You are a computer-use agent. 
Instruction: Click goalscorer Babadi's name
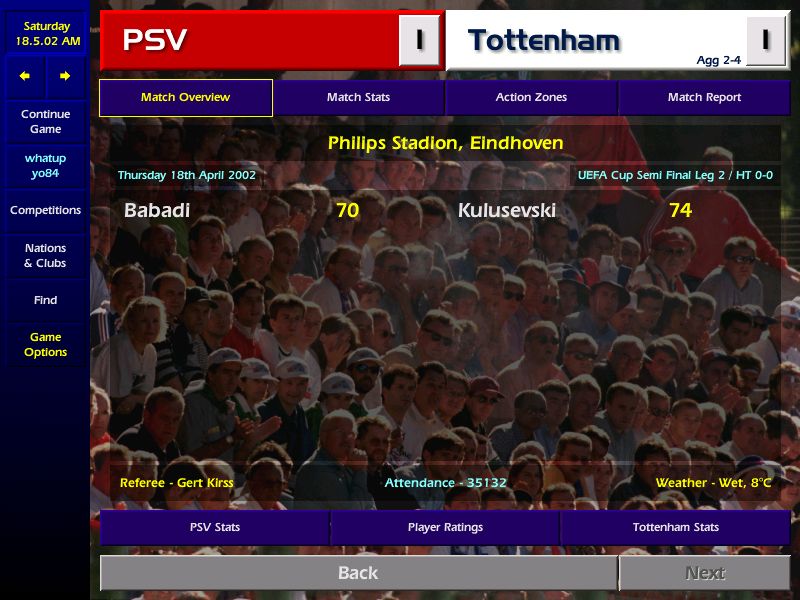pos(157,211)
